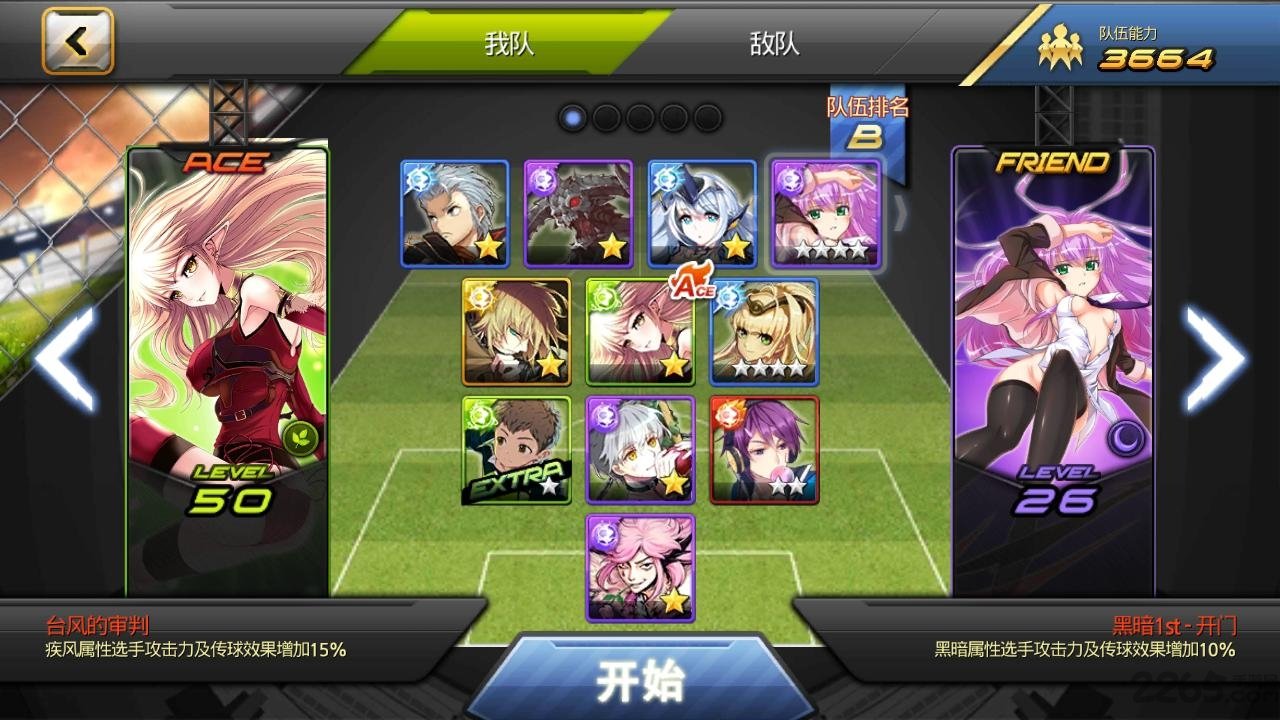Viewport: 1280px width, 720px height.
Task: Select the silver-haired player with yellow eyes
Action: pyautogui.click(x=640, y=450)
